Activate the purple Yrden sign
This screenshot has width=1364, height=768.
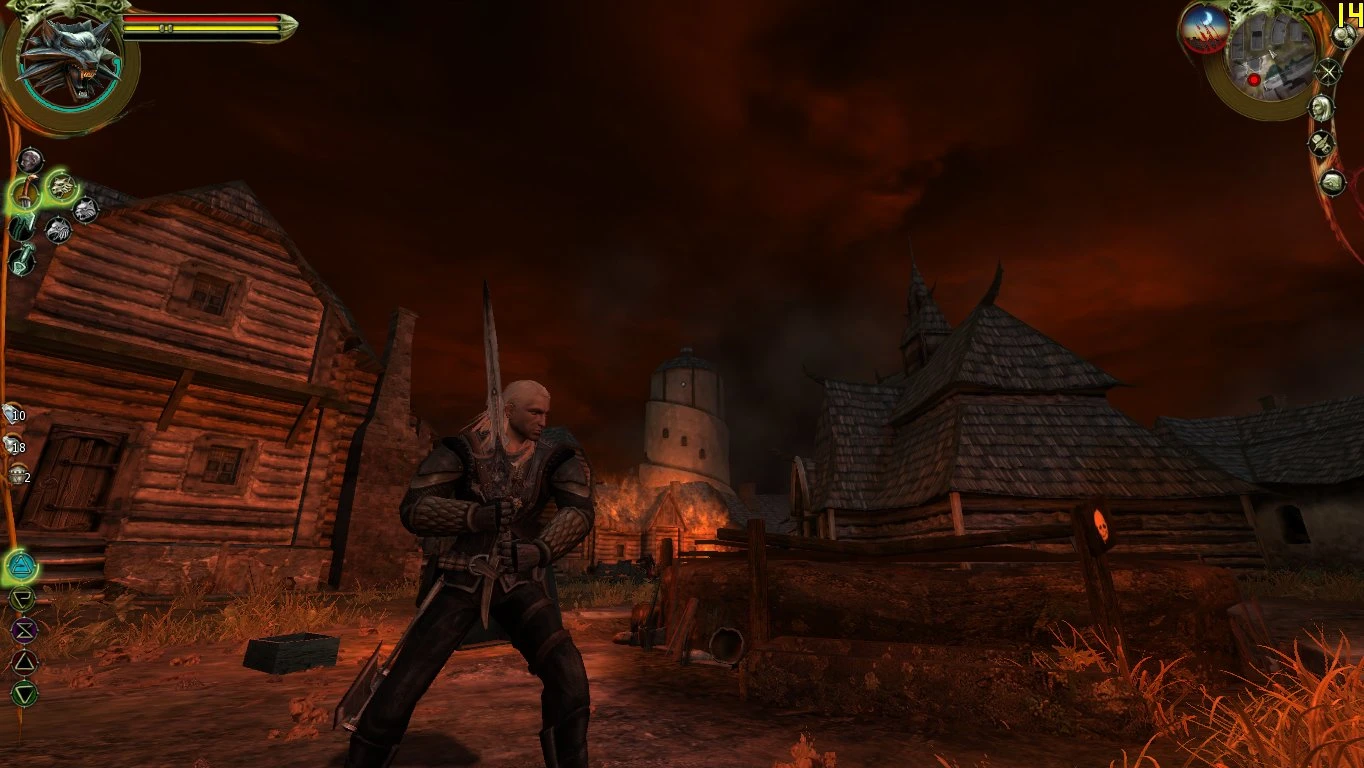25,629
